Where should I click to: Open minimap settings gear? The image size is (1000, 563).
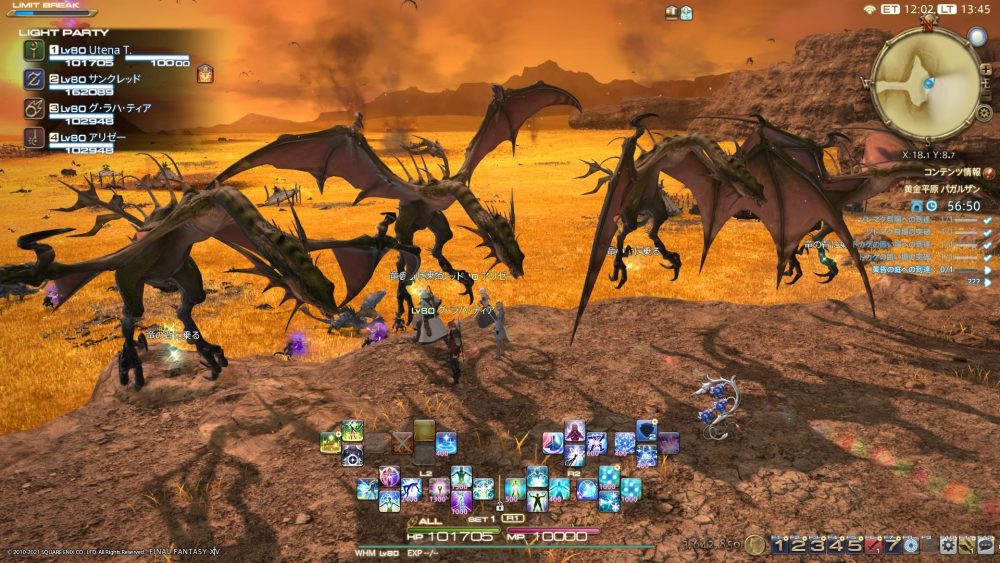984,112
